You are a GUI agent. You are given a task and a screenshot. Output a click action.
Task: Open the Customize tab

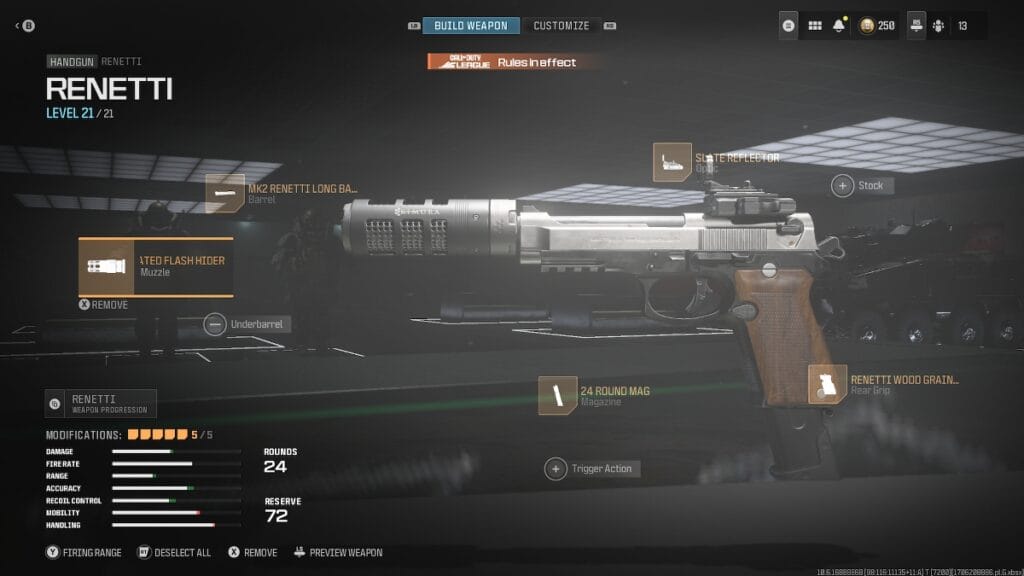point(561,26)
